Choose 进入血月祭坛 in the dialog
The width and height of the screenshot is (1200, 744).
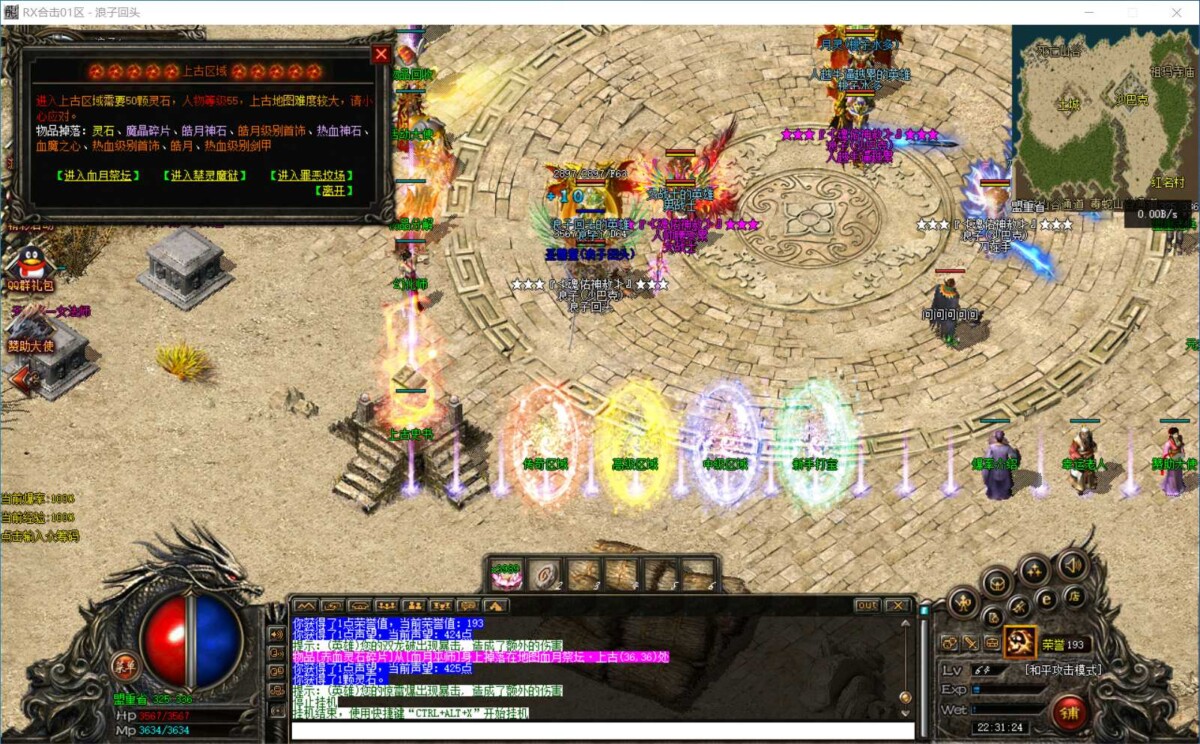click(98, 175)
